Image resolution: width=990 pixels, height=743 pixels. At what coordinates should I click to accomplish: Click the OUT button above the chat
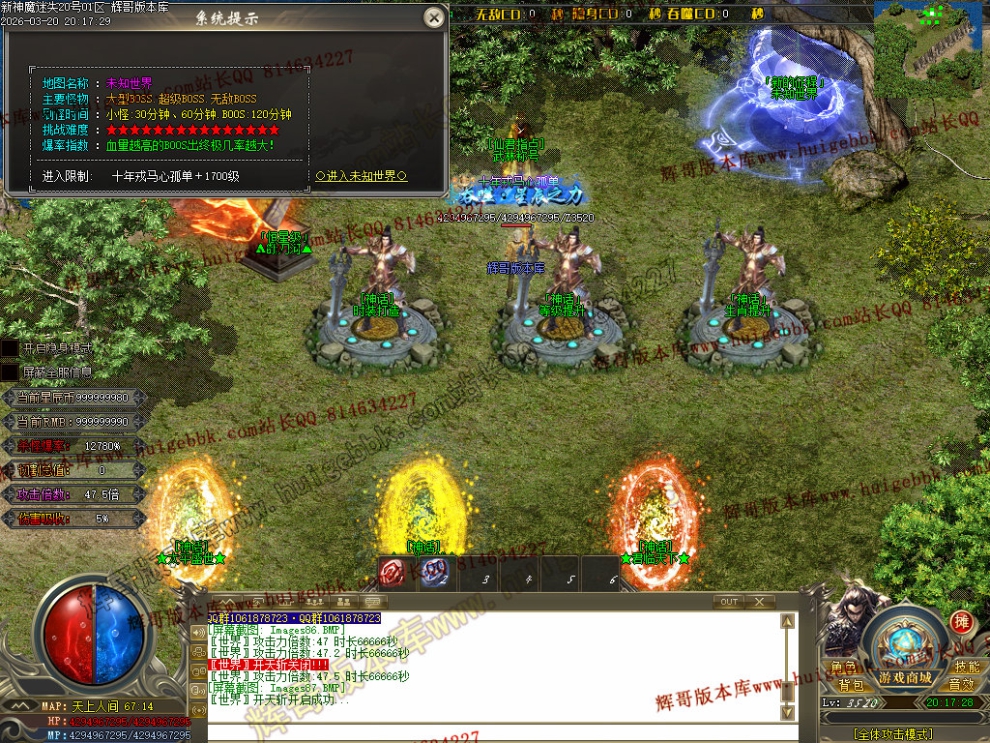point(729,602)
